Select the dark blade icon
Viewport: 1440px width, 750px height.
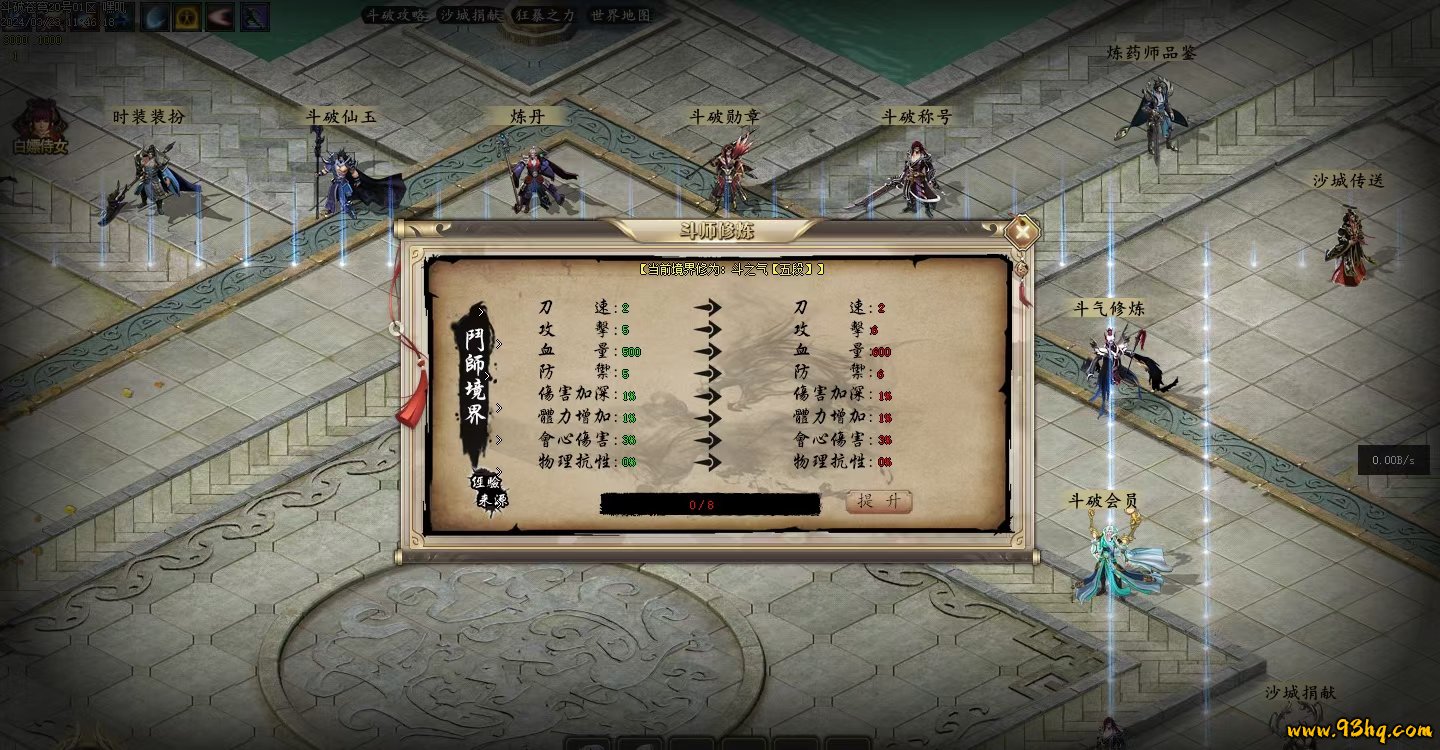[x=254, y=17]
